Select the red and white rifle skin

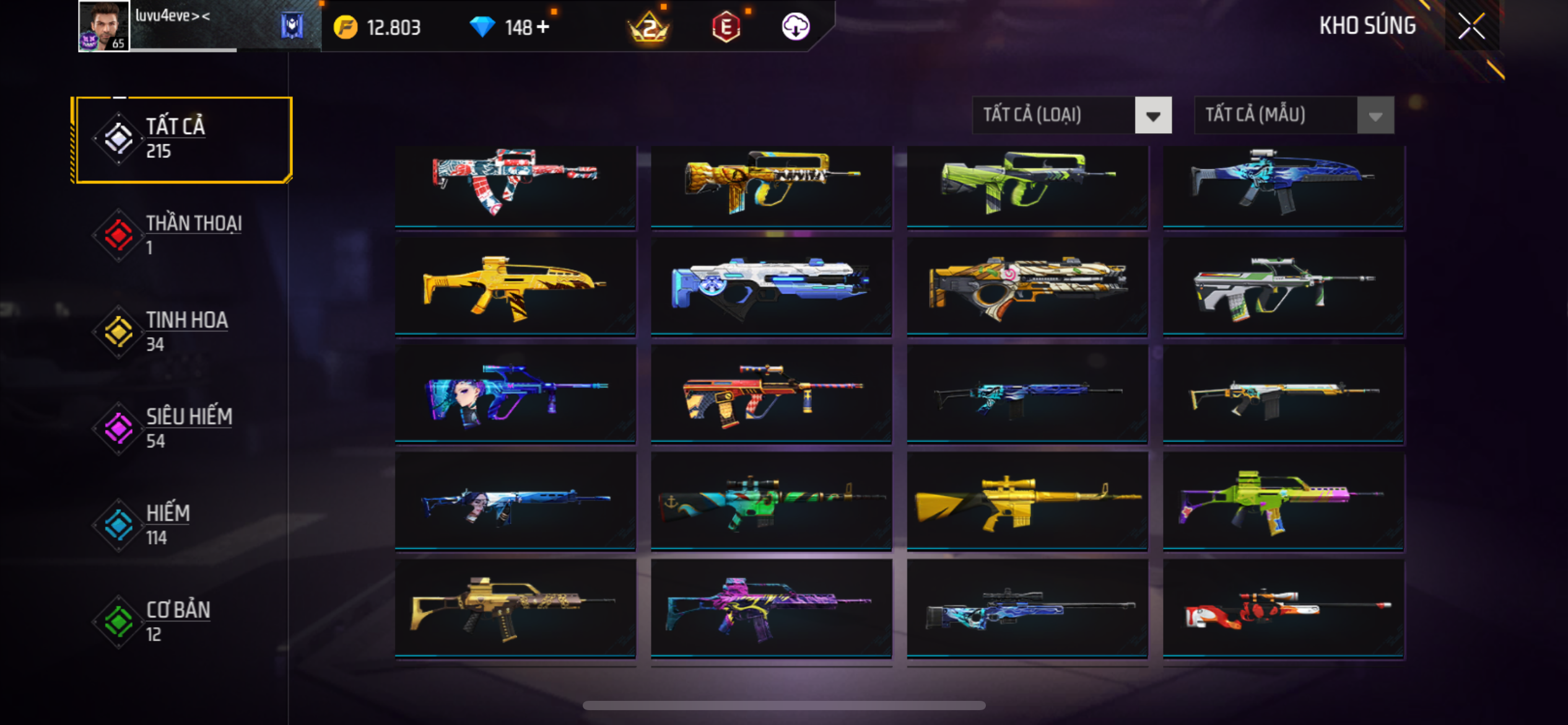[x=515, y=186]
